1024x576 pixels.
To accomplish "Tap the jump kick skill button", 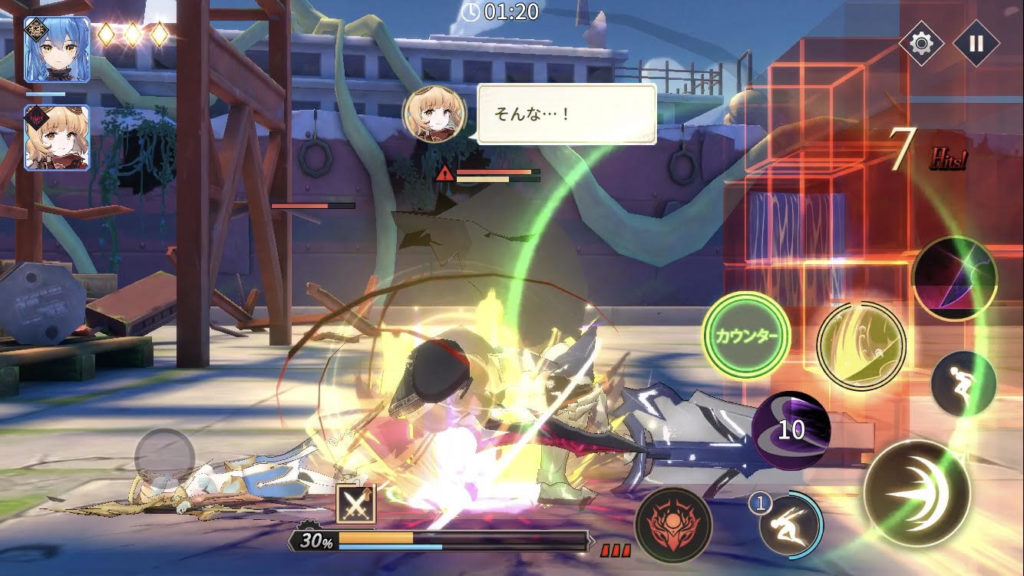I will tap(790, 523).
